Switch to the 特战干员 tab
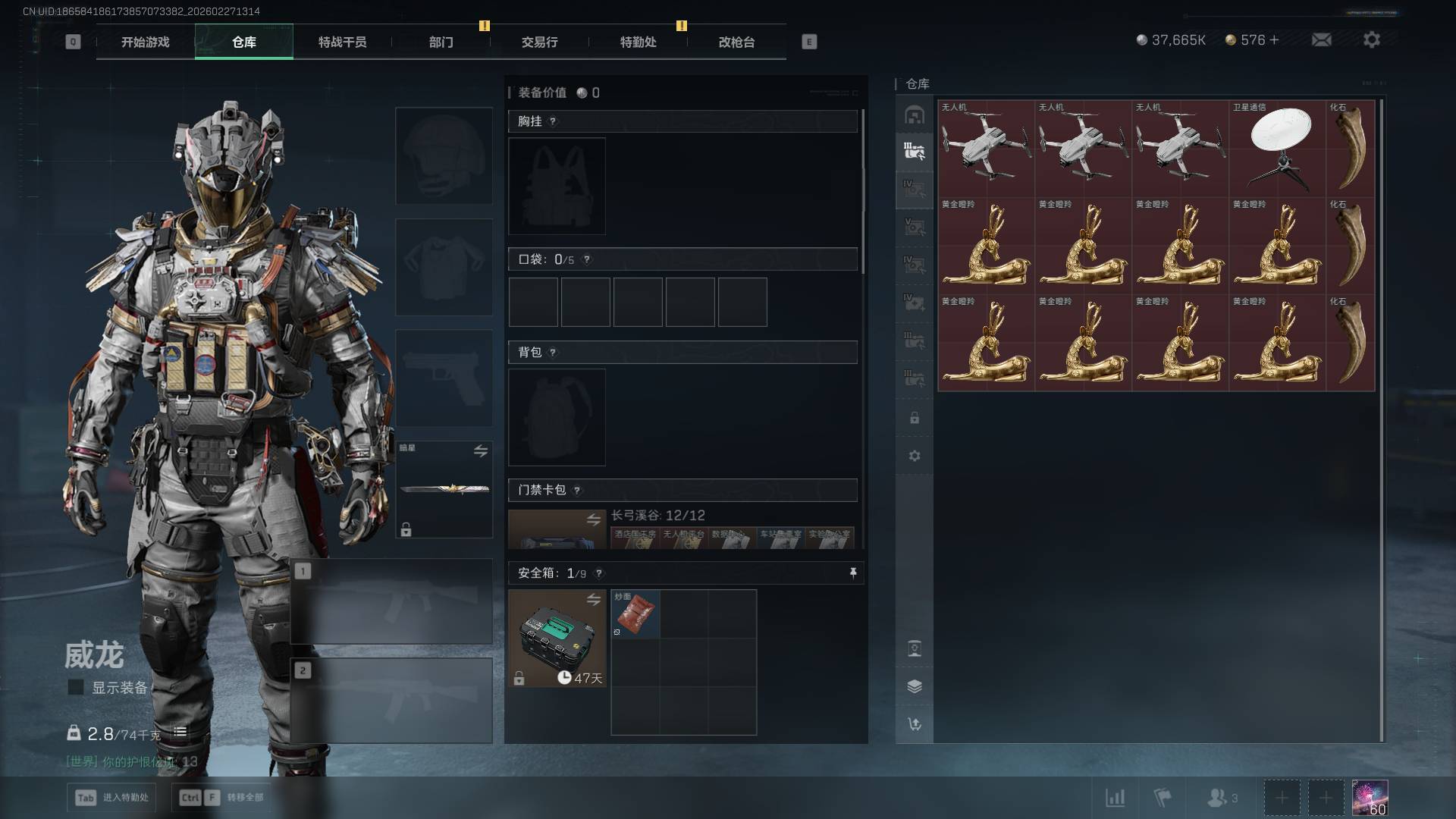The height and width of the screenshot is (819, 1456). pos(342,42)
